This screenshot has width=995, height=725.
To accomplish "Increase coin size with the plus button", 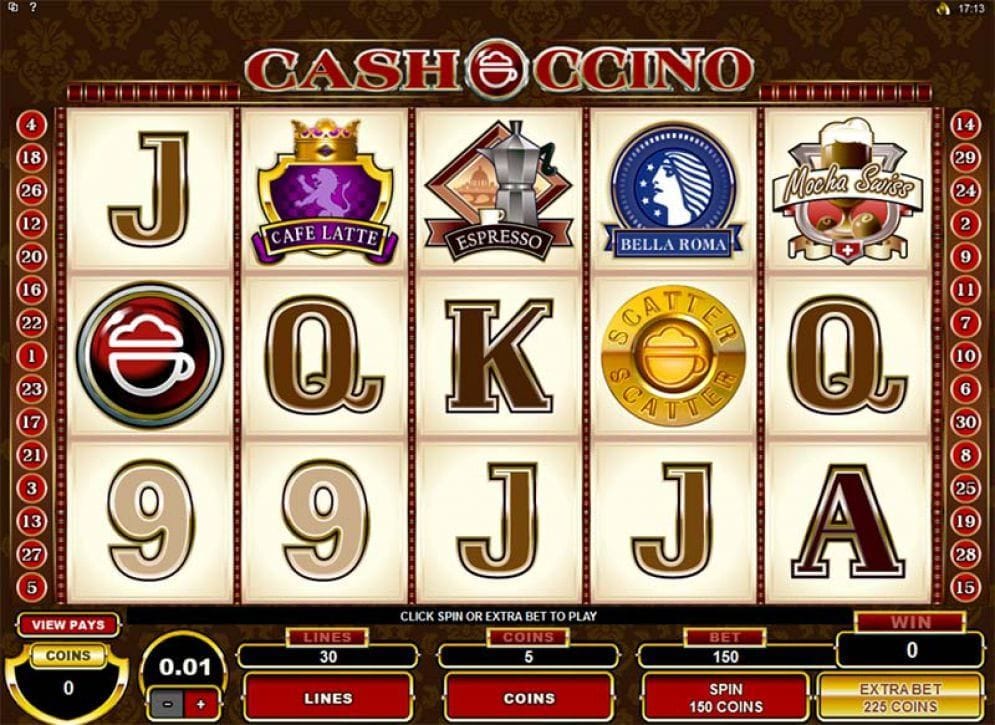I will (x=200, y=703).
